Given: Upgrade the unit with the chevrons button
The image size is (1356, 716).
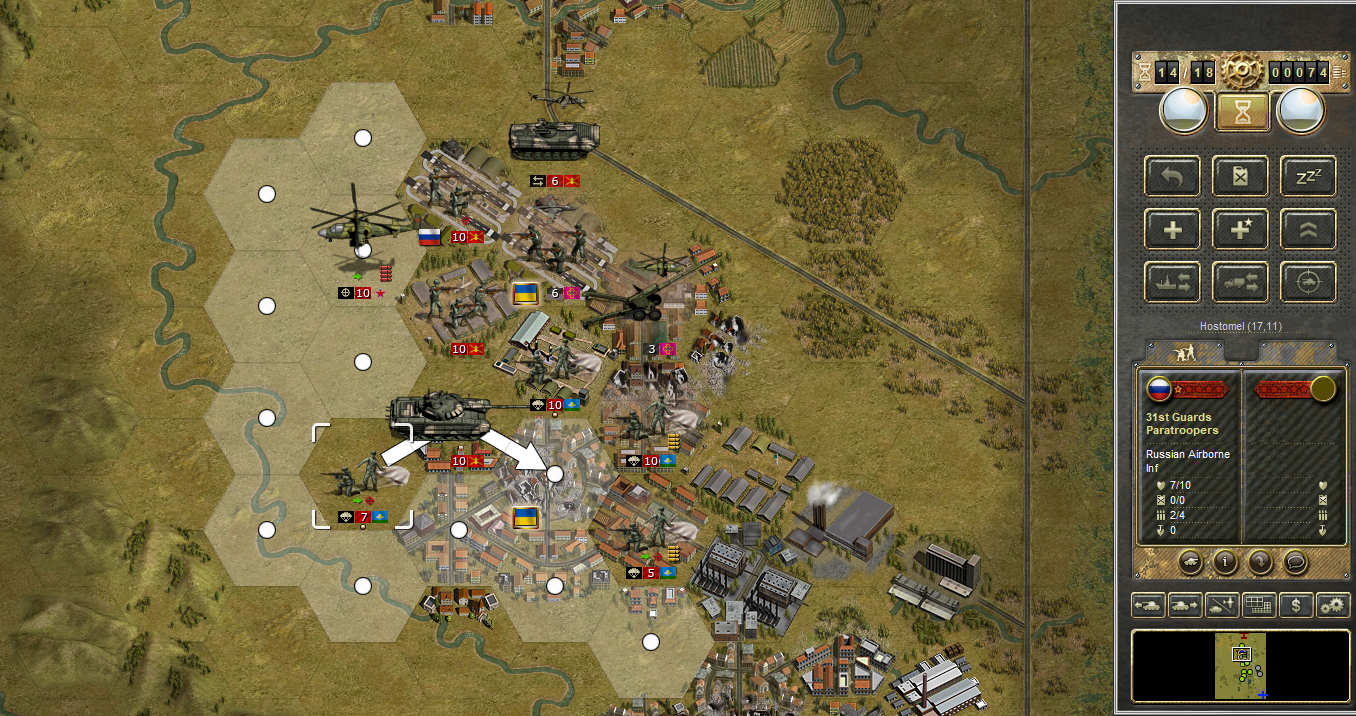Looking at the screenshot, I should click(1308, 230).
